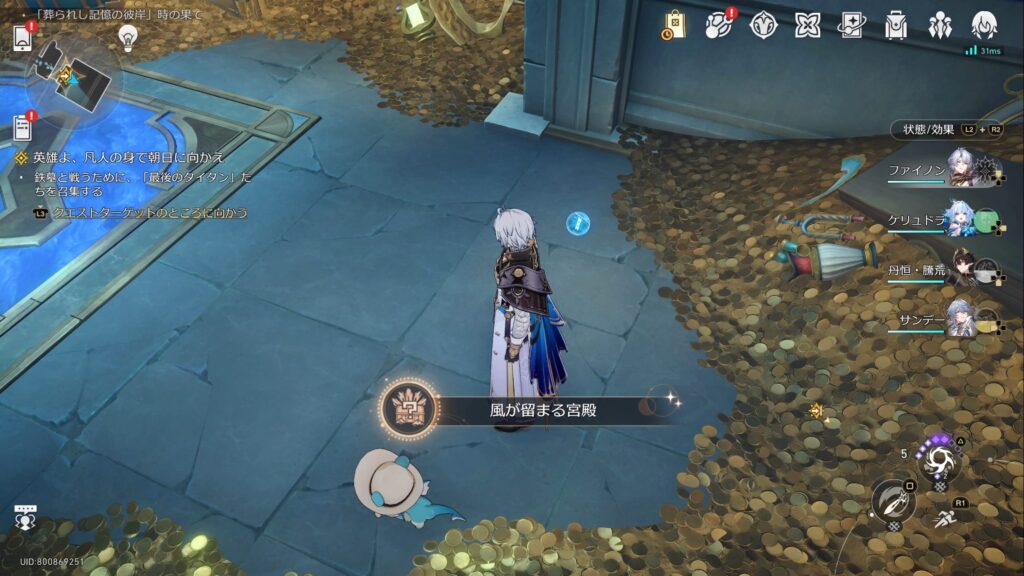Viewport: 1024px width, 576px height.
Task: Open the three-figure team setup icon
Action: (x=940, y=25)
